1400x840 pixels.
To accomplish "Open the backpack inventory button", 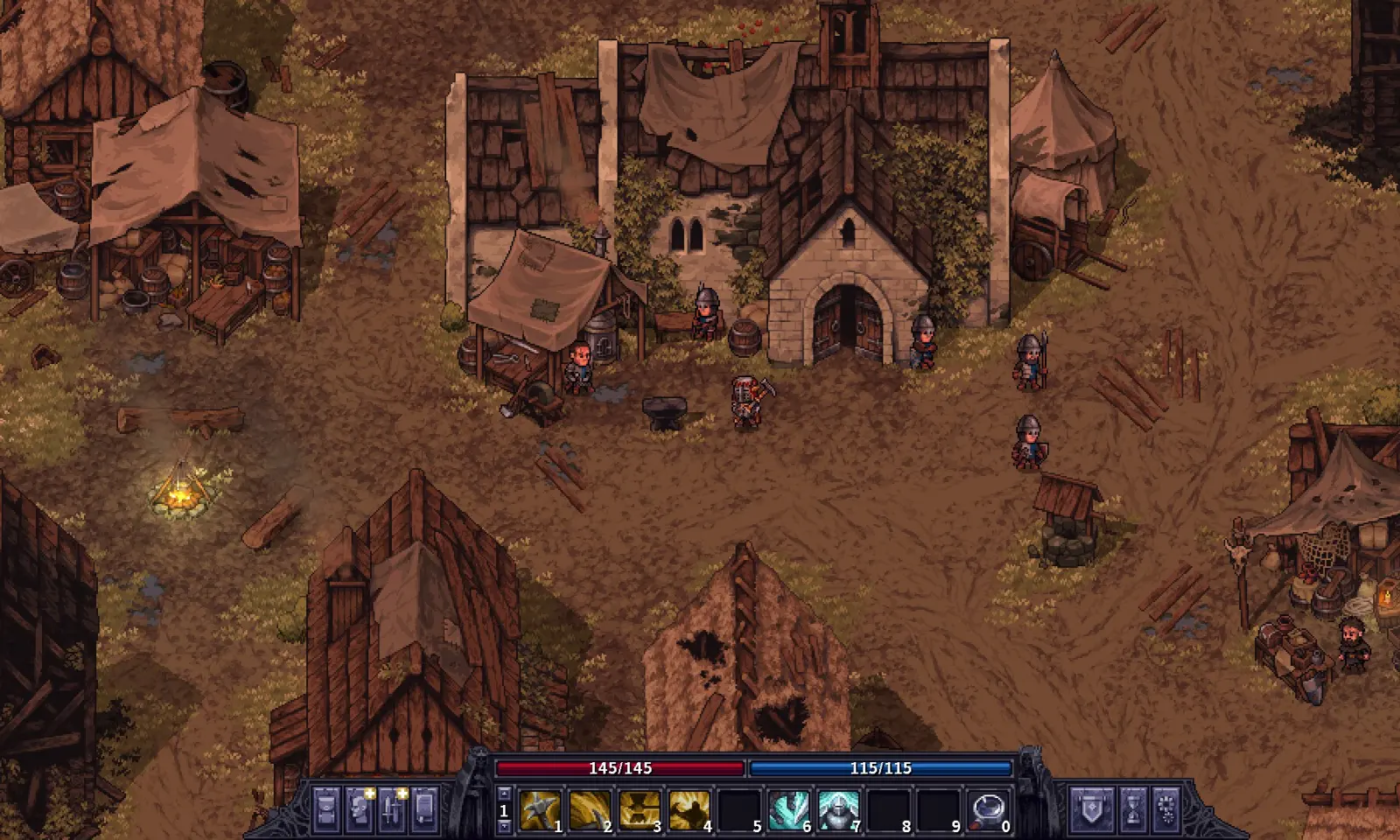I will click(326, 809).
